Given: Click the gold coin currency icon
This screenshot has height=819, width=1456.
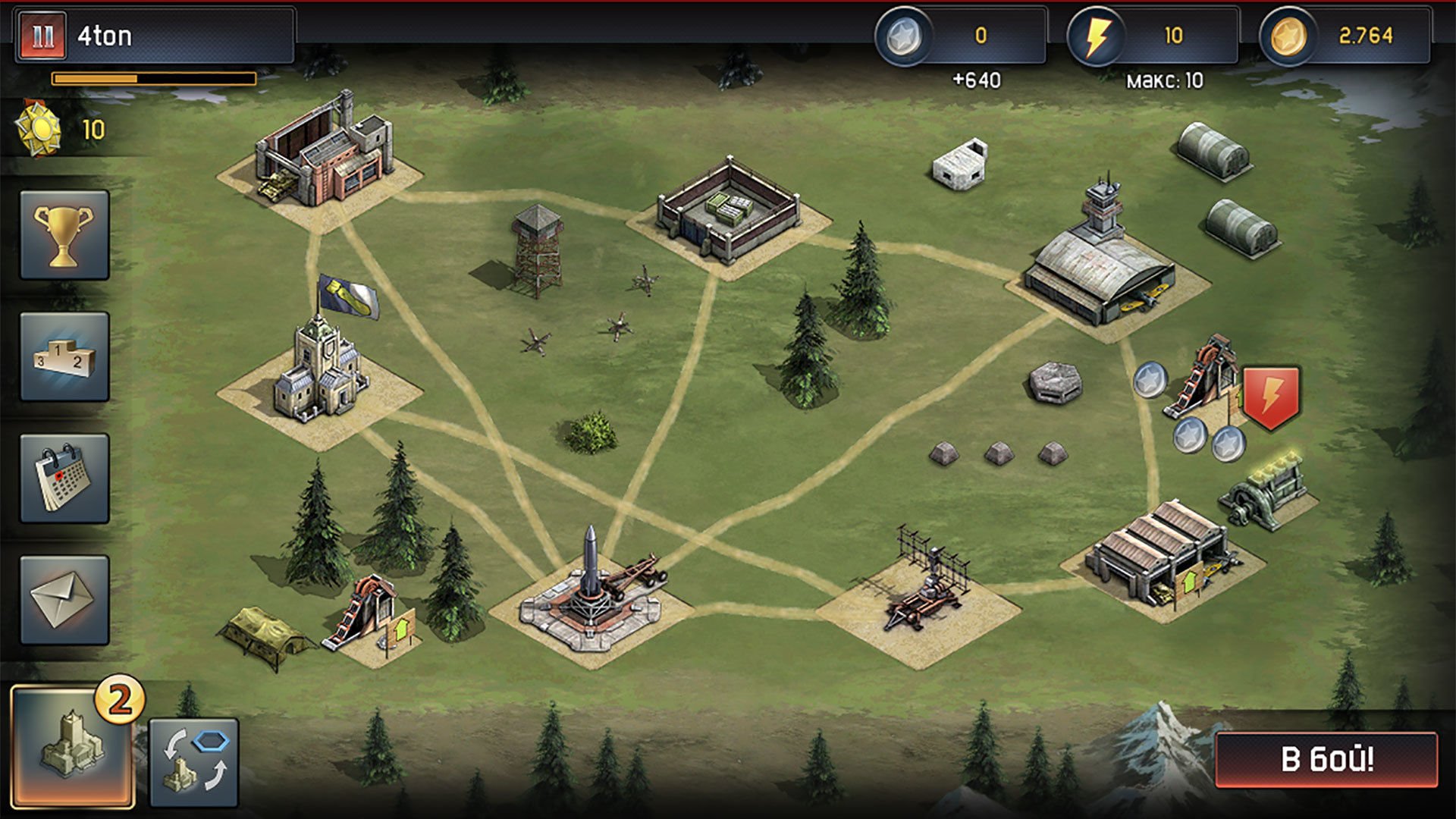Looking at the screenshot, I should click(1287, 36).
